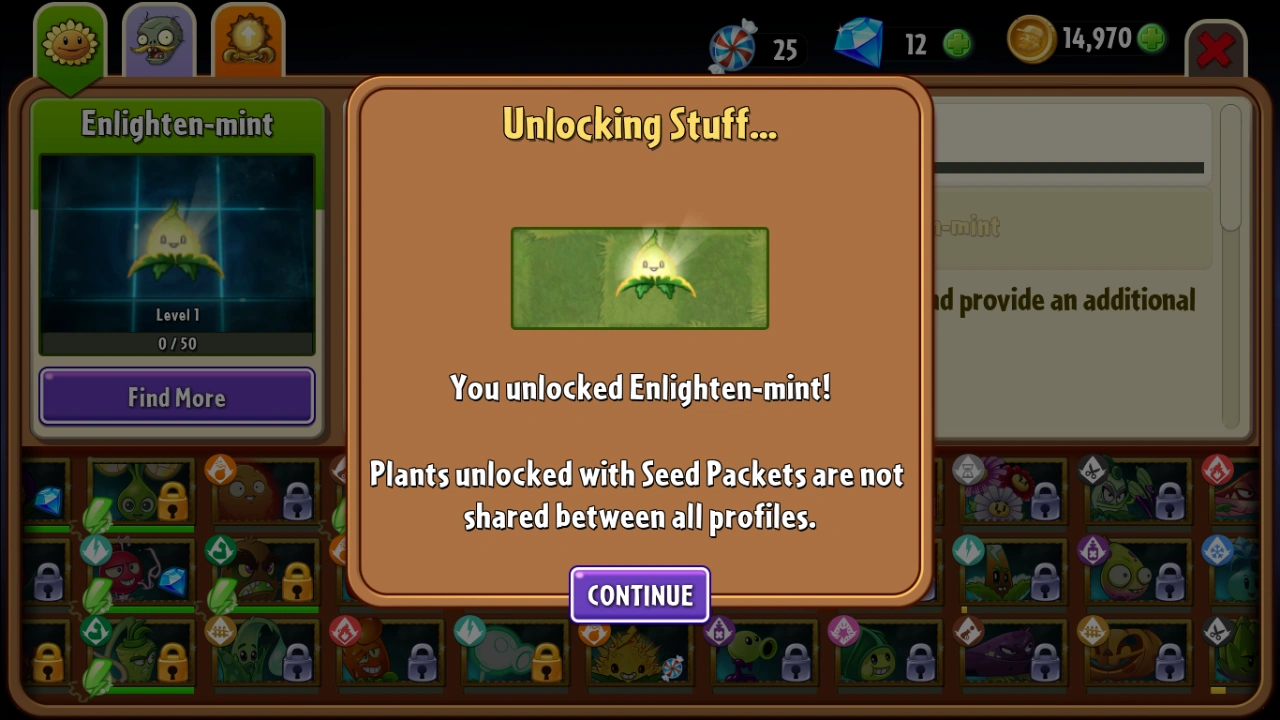
Task: Click the green plus beside the gem counter
Action: (x=957, y=43)
